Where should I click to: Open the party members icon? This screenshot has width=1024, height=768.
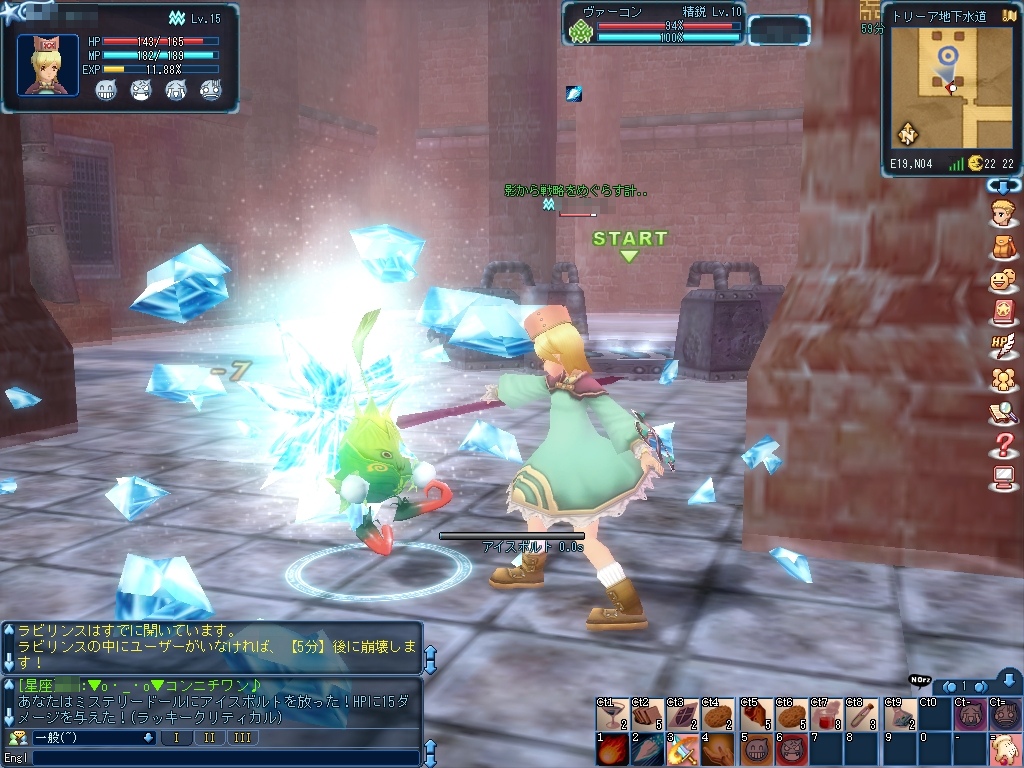coord(1001,380)
